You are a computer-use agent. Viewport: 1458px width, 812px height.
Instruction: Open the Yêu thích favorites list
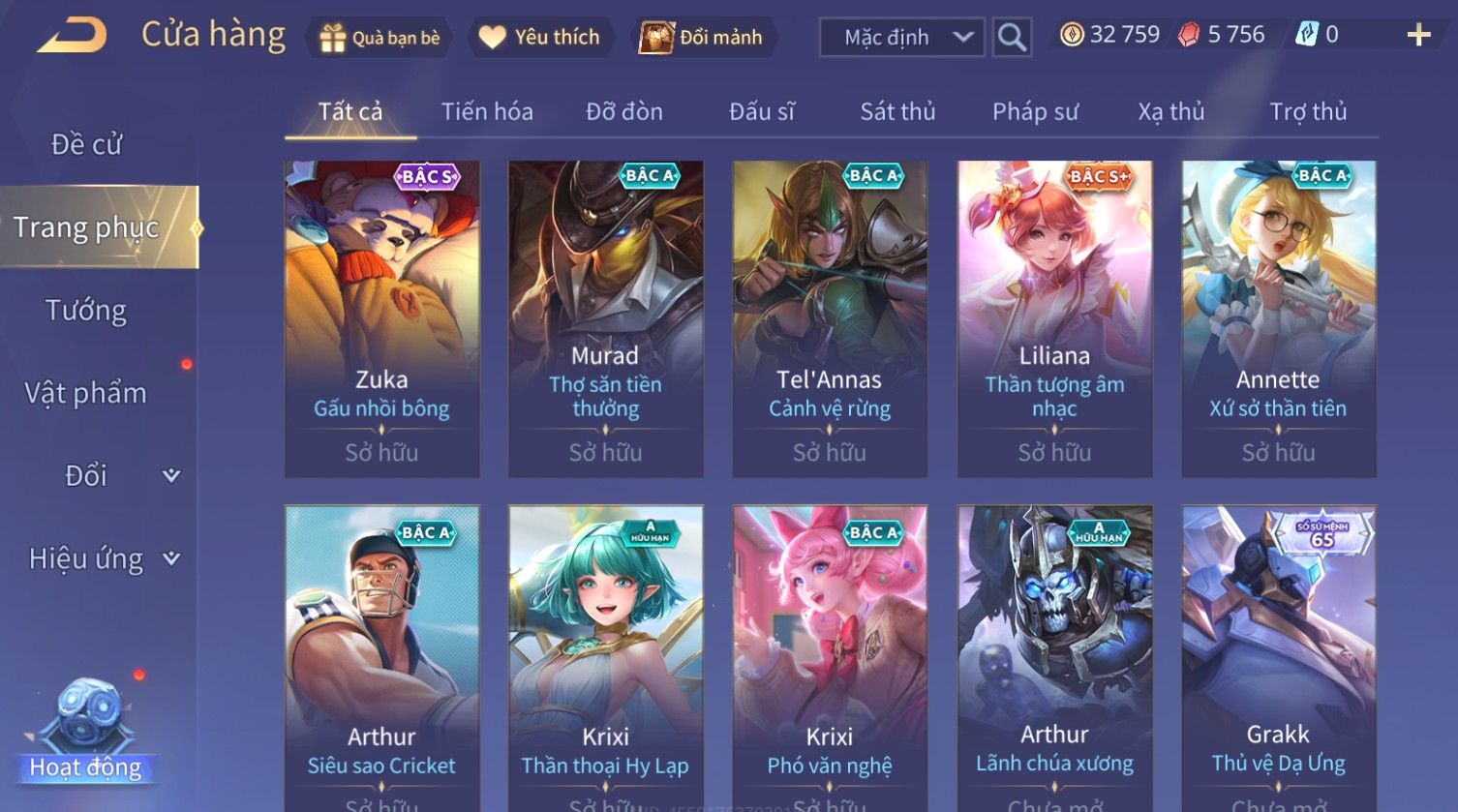click(x=540, y=38)
